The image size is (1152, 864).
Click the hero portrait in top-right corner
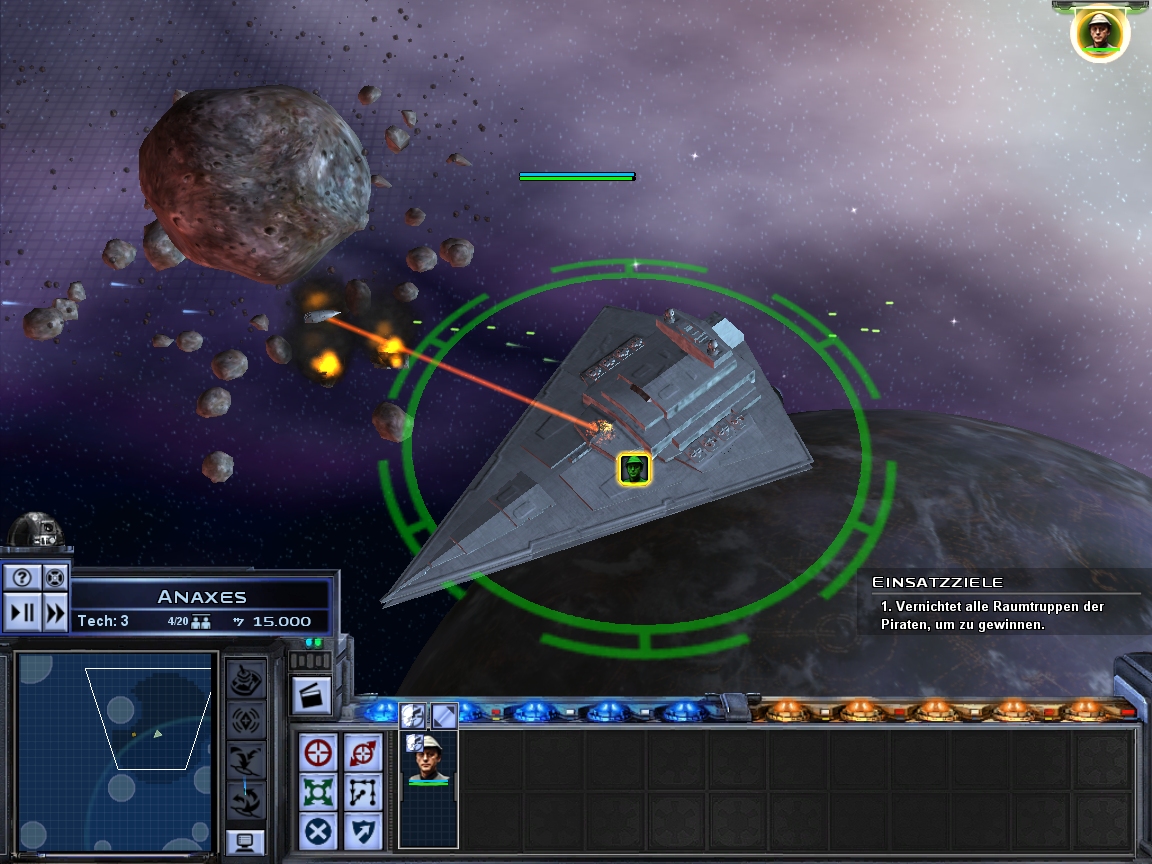pyautogui.click(x=1100, y=34)
